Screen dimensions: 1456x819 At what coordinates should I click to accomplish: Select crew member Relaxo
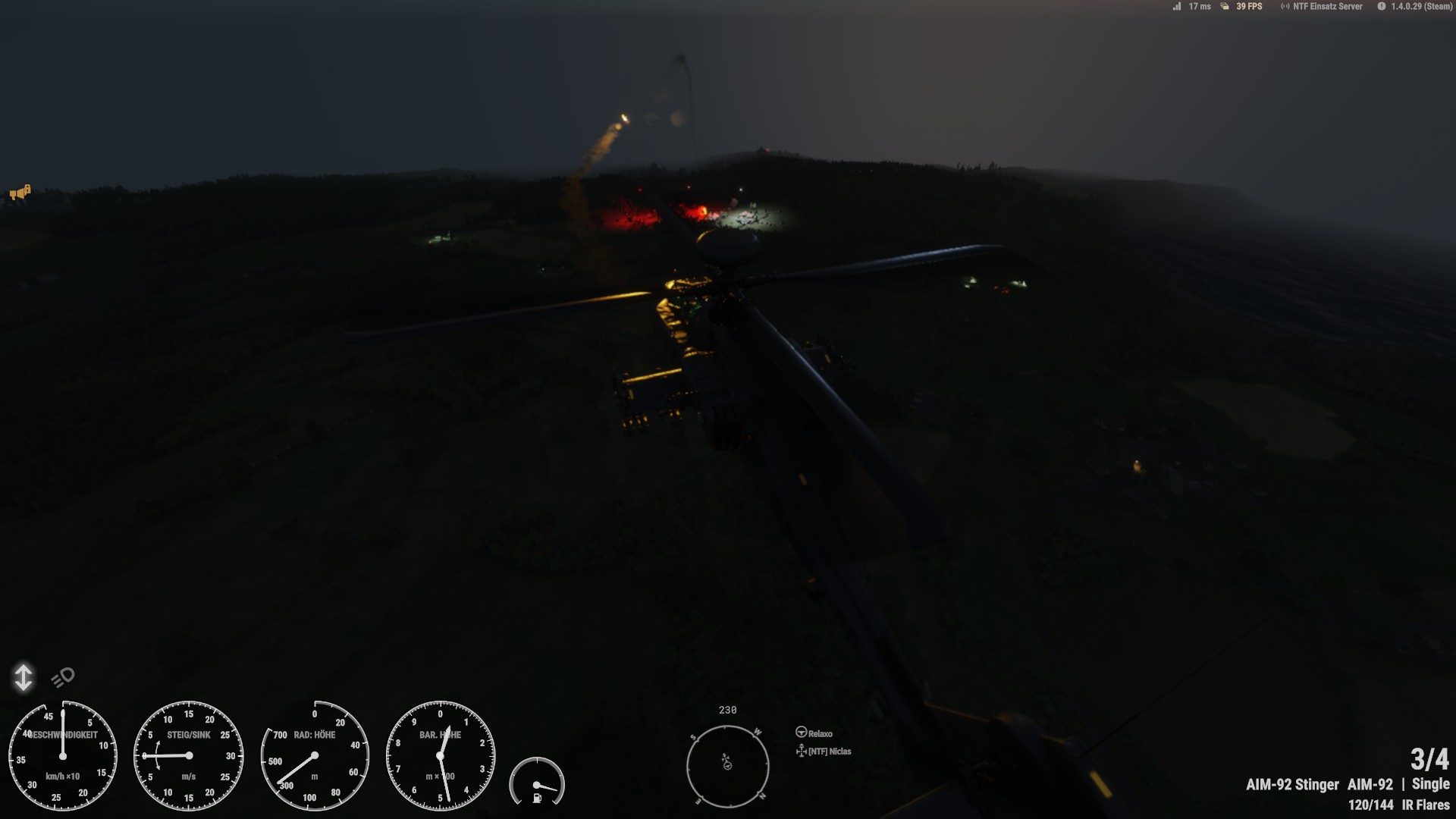coord(814,733)
